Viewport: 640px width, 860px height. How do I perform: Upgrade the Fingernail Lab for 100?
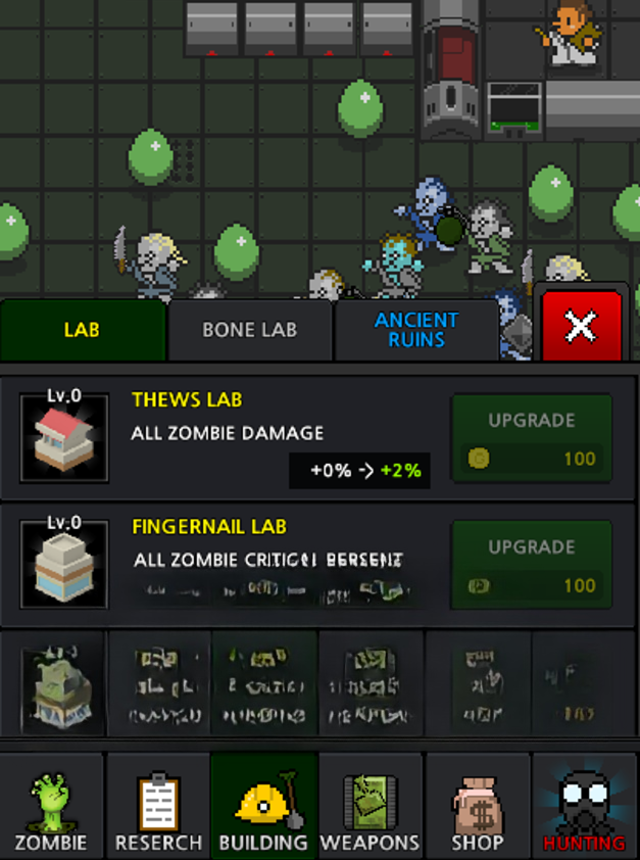pyautogui.click(x=531, y=566)
